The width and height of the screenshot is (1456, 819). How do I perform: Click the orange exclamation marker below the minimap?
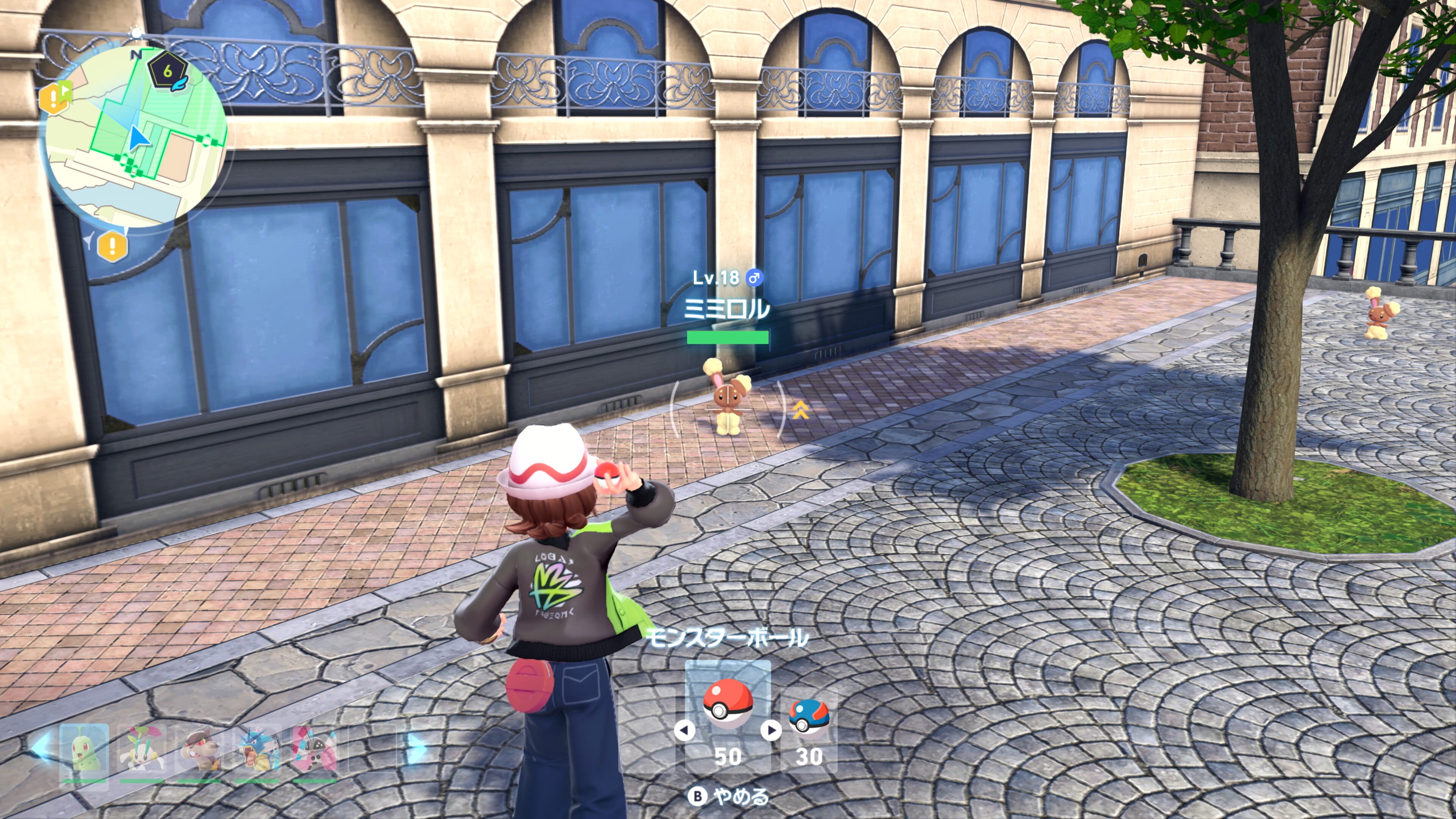tap(112, 246)
